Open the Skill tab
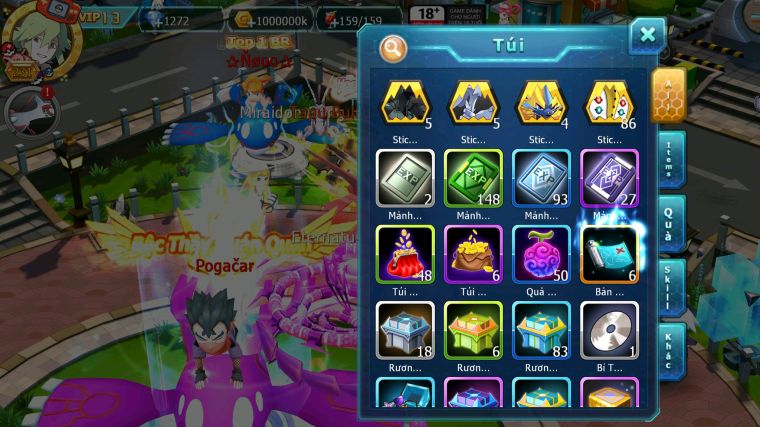The height and width of the screenshot is (427, 760). click(670, 286)
